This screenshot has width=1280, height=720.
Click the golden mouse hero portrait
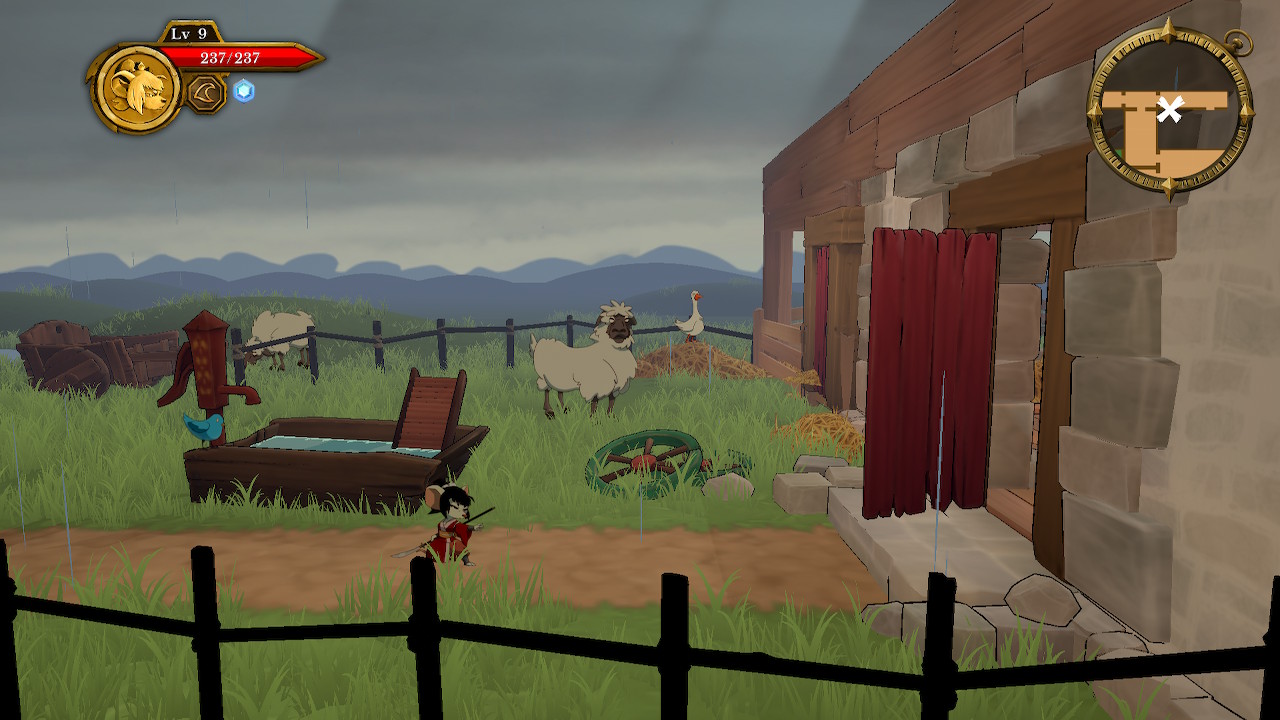[x=137, y=88]
